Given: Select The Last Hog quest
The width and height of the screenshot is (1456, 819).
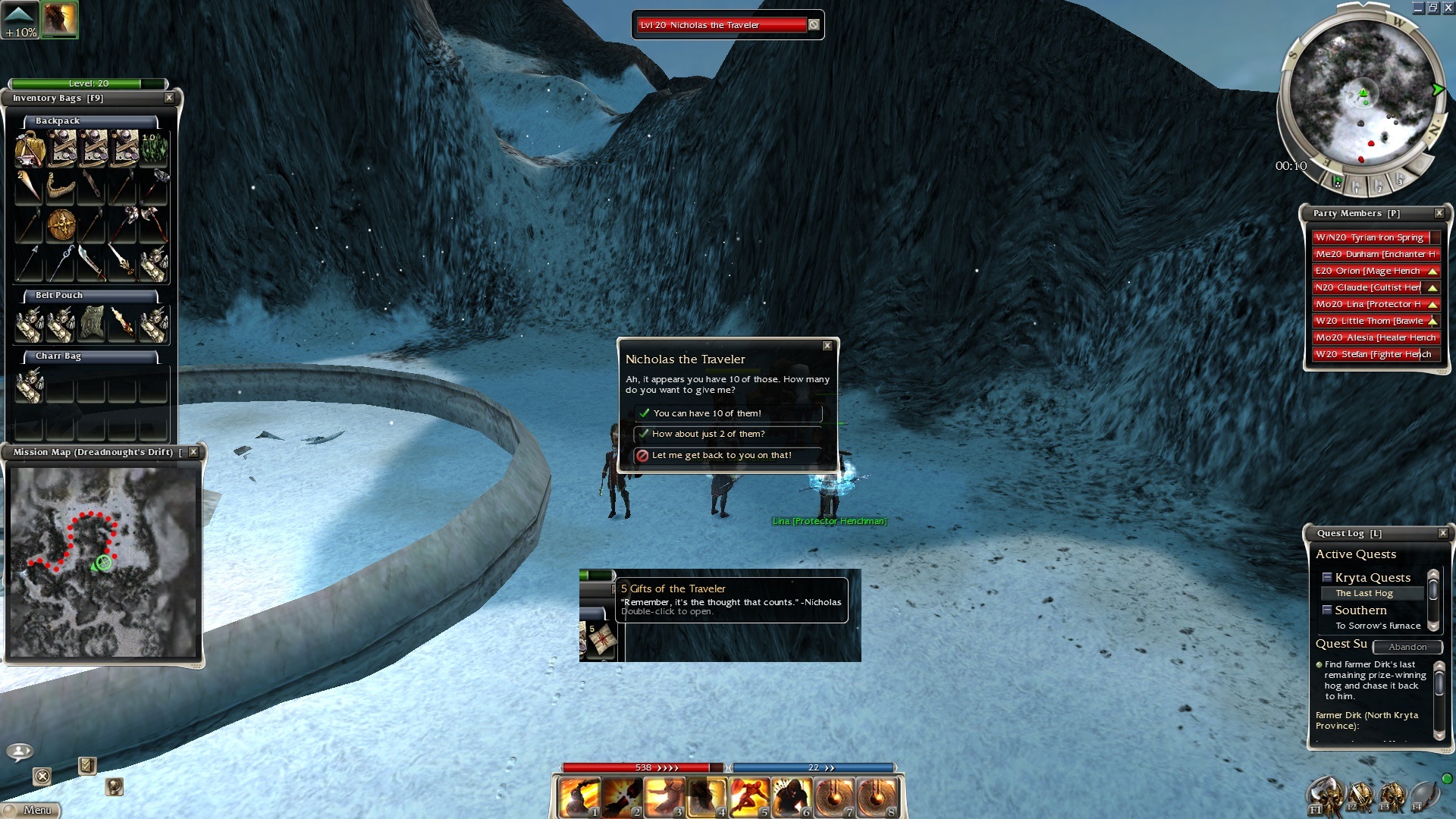Looking at the screenshot, I should 1364,593.
